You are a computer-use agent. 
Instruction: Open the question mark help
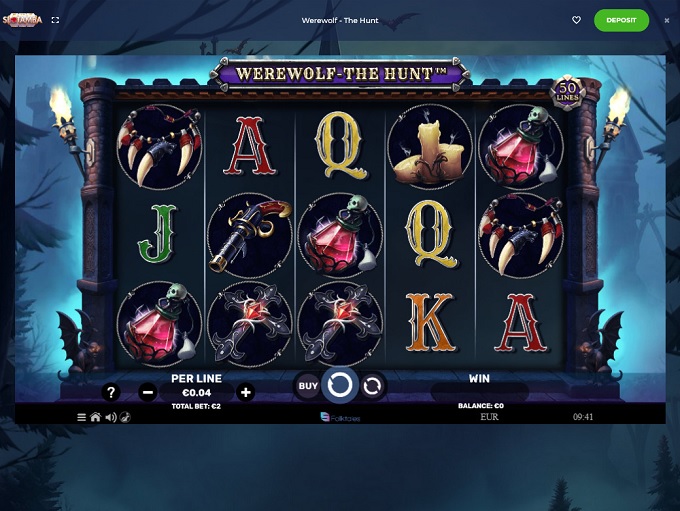click(111, 392)
